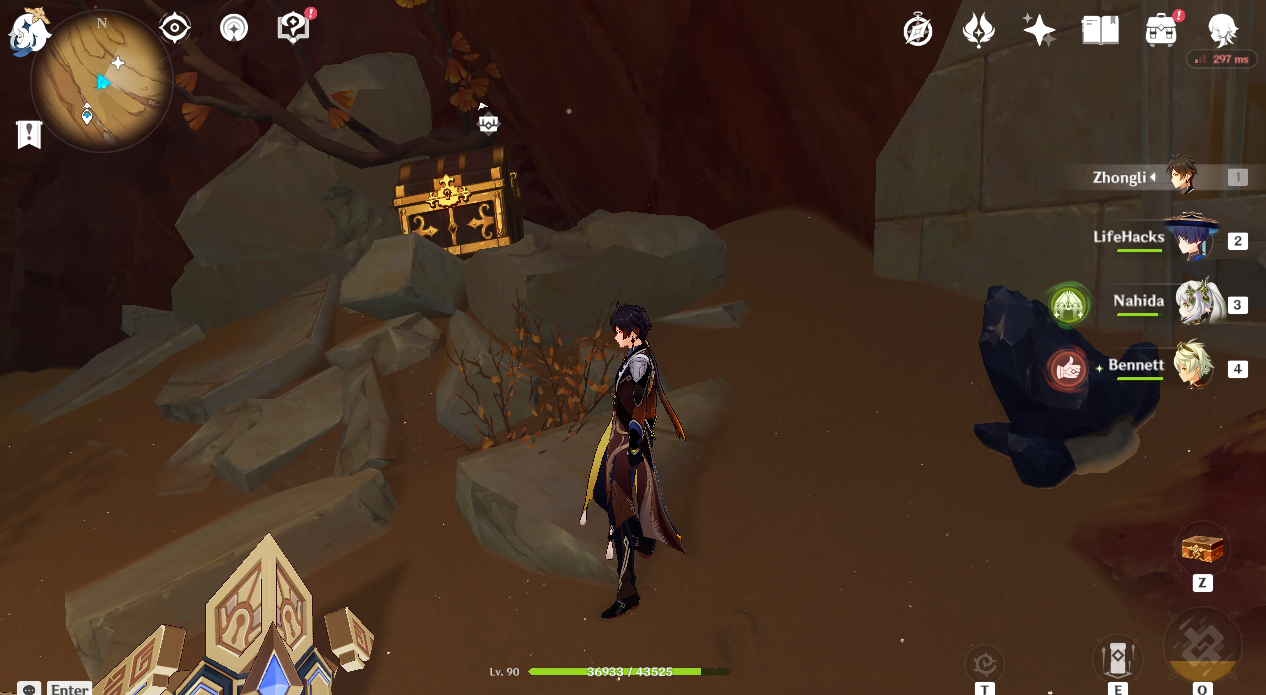The width and height of the screenshot is (1266, 695).
Task: Use the treasure chest gadget
Action: click(1202, 549)
